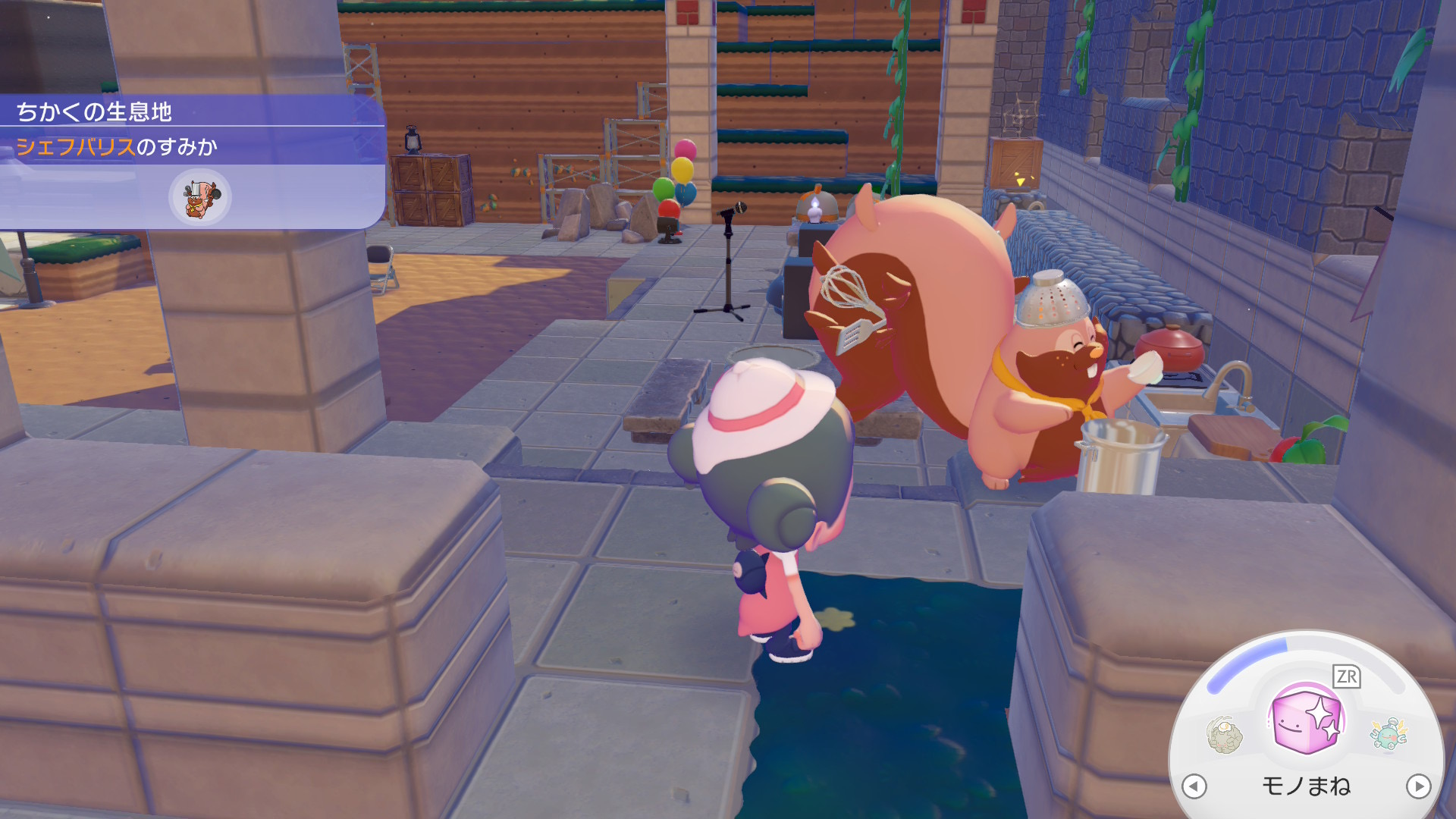Choose the grey rock ability icon
The width and height of the screenshot is (1456, 819).
[1225, 734]
